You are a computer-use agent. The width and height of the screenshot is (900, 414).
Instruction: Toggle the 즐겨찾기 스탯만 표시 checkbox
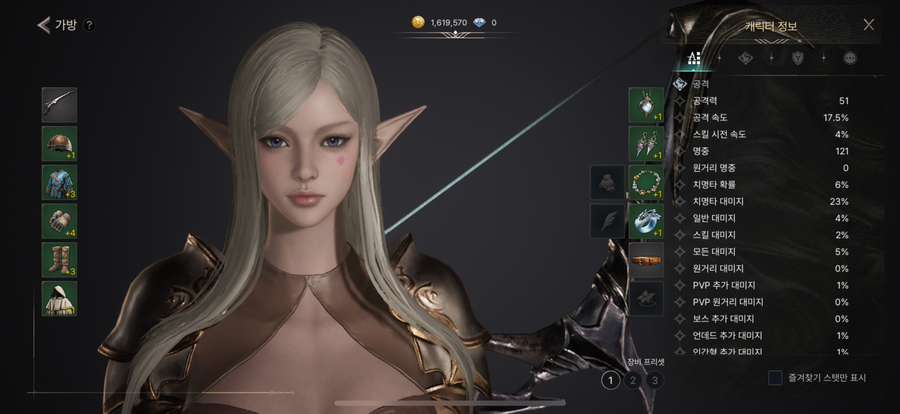point(775,378)
